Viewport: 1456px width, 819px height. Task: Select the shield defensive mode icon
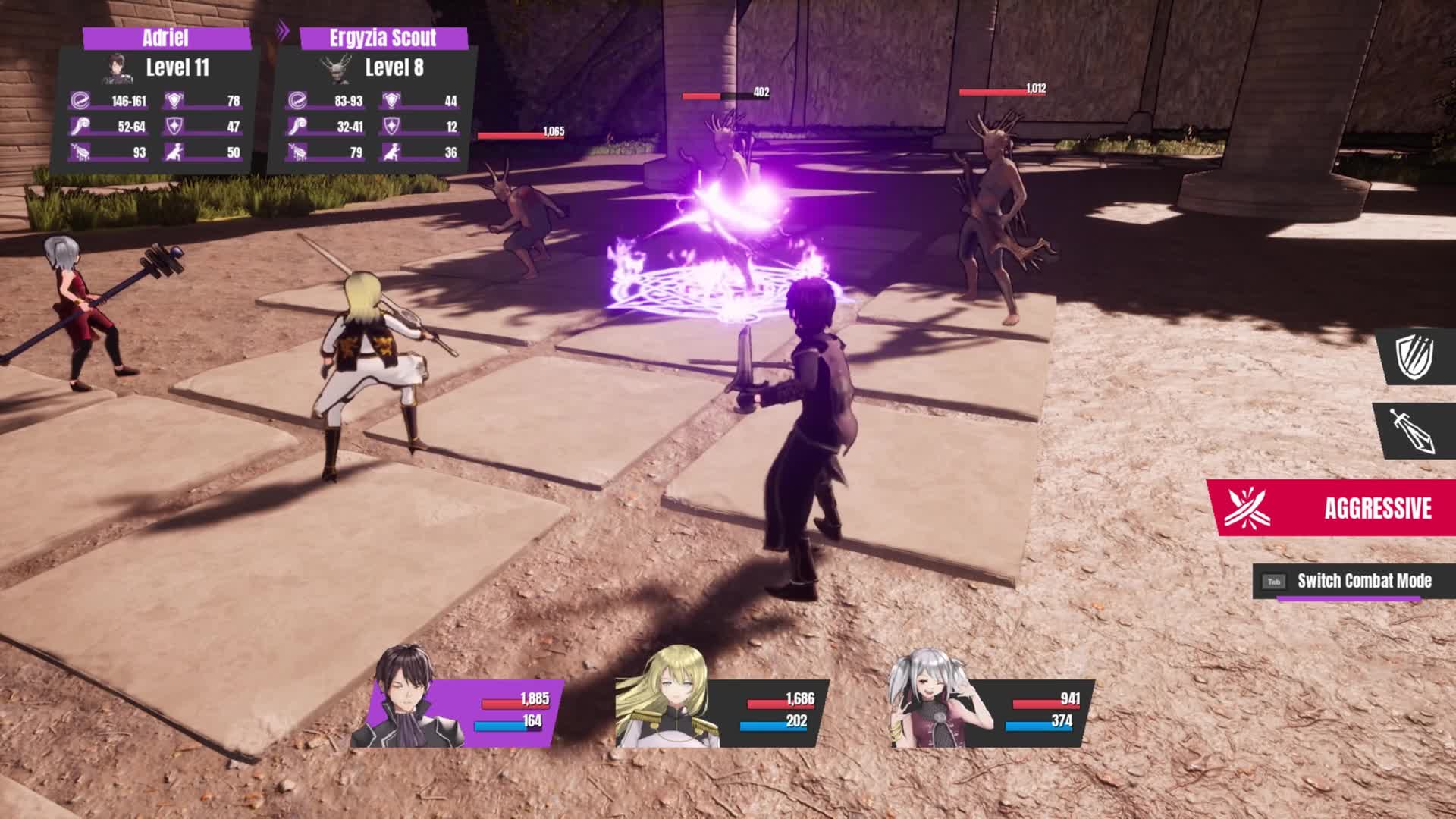click(x=1415, y=356)
